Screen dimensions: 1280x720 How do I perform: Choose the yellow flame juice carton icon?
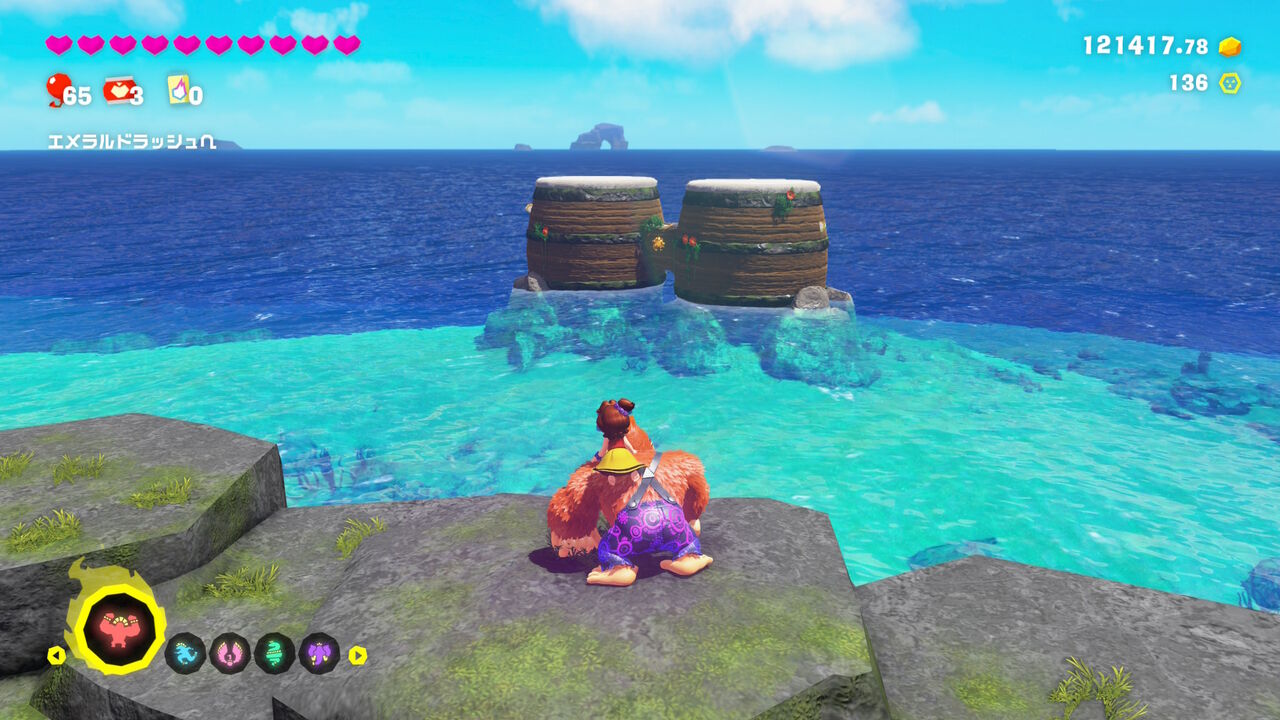[178, 90]
